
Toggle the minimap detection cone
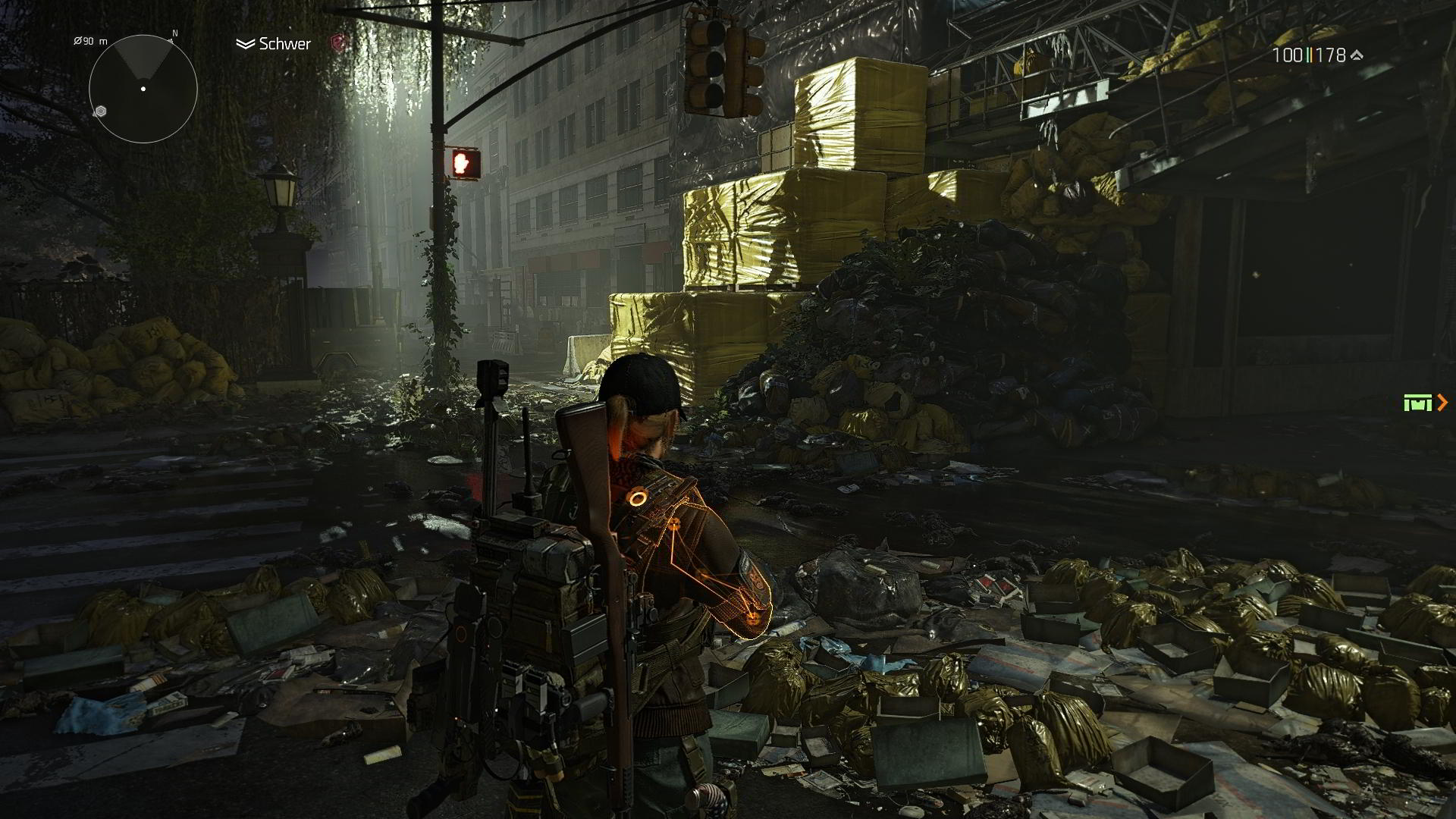coord(143,61)
